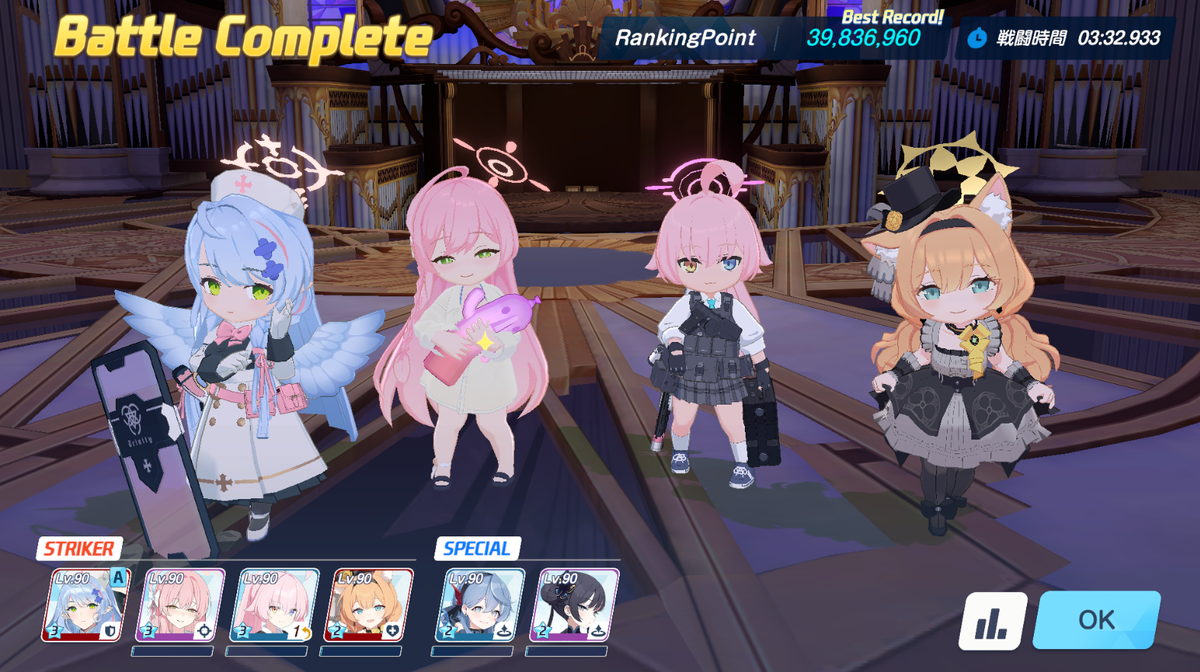Pick the pink twin-tail striker with swap icon

[x=274, y=605]
